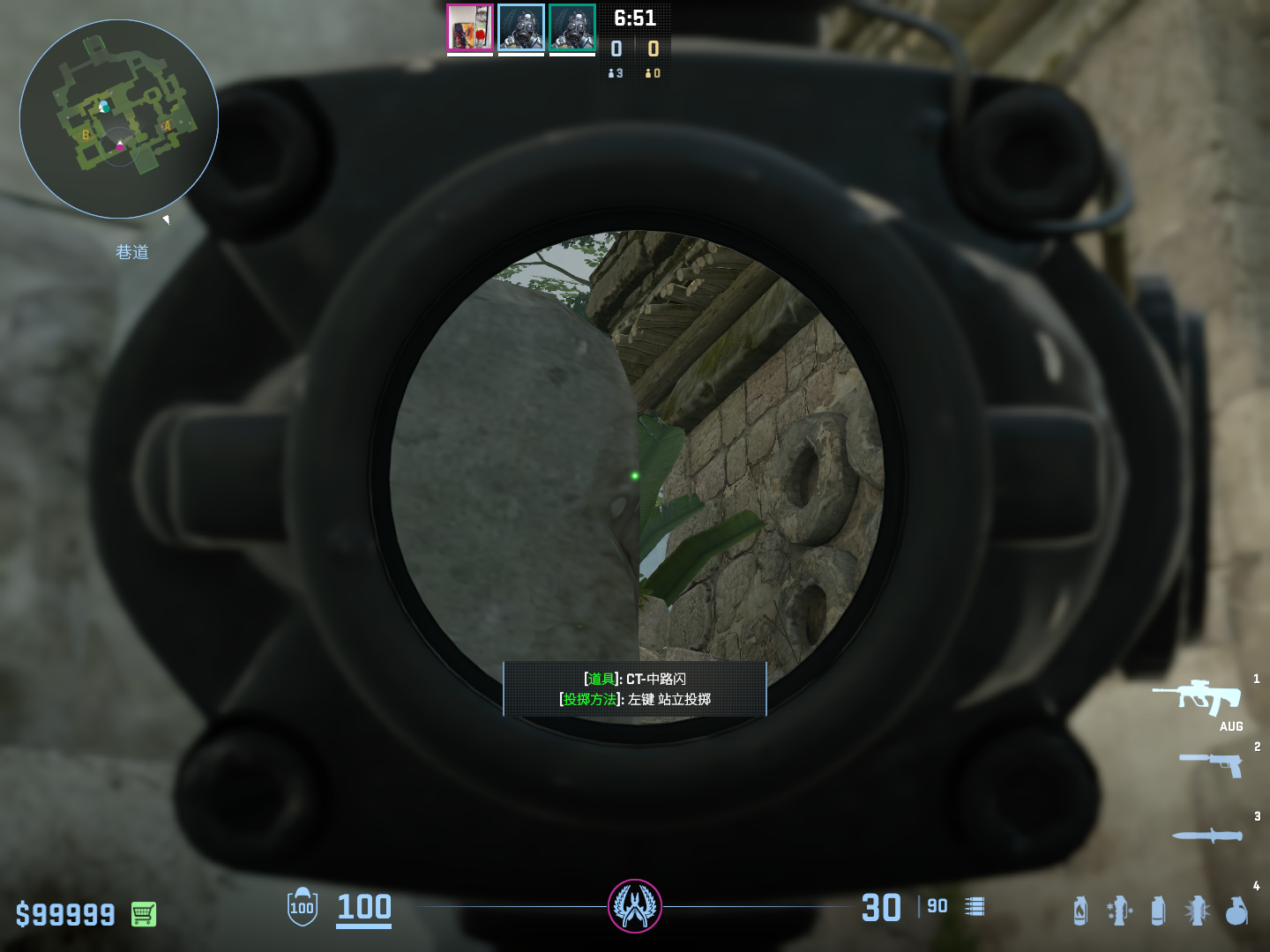Pick the grenade icon with small sparkles

[1119, 911]
